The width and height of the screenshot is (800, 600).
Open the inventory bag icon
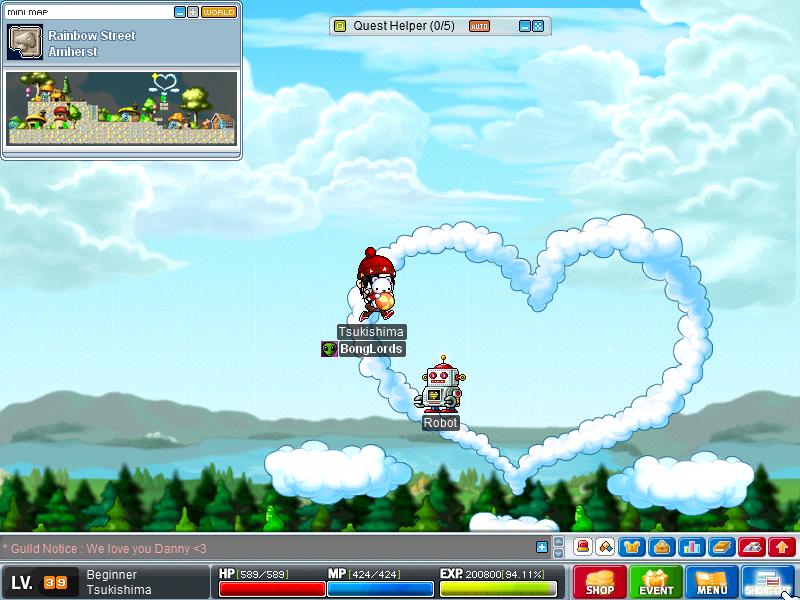click(x=660, y=547)
